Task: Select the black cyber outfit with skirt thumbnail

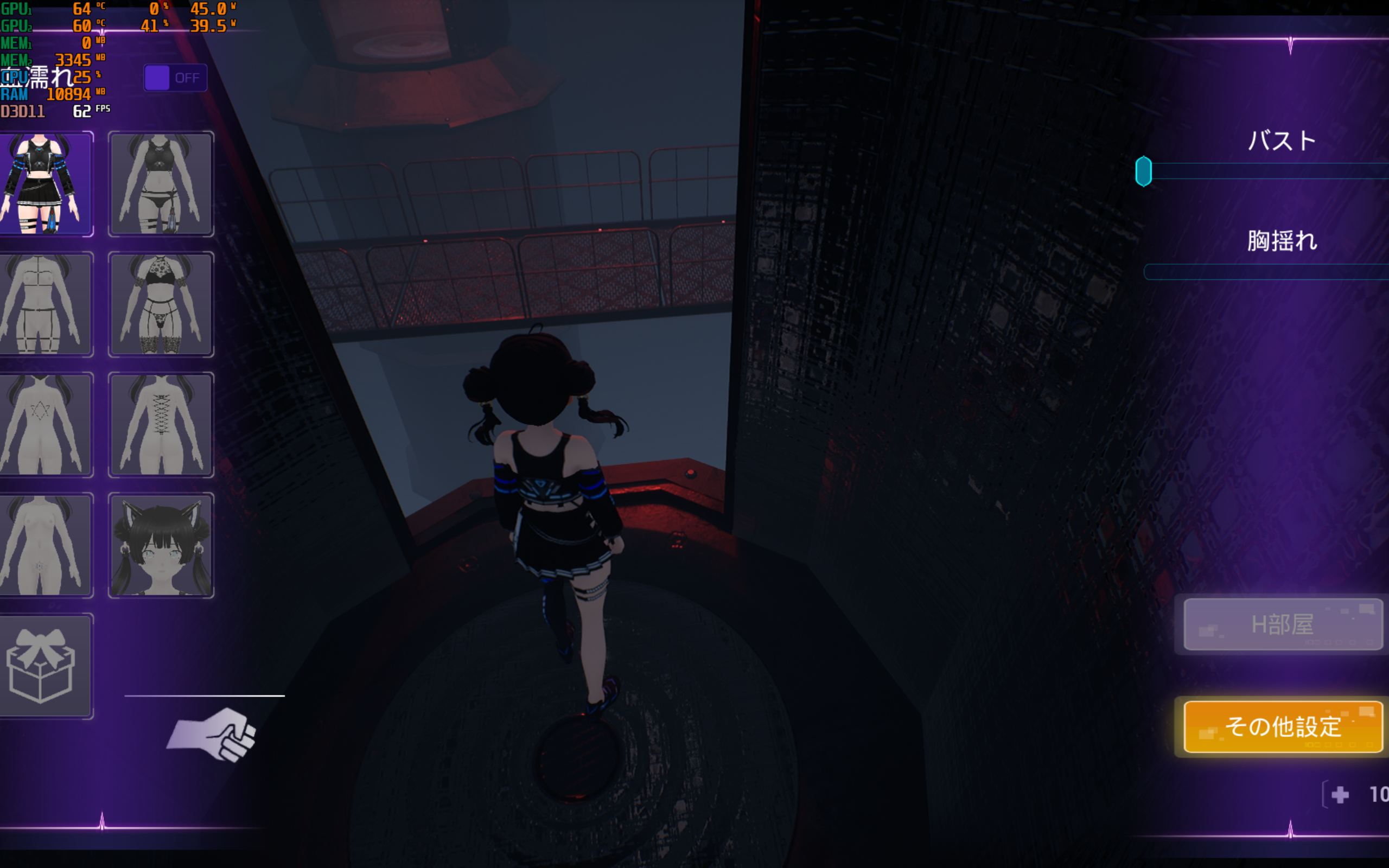Action: click(45, 184)
